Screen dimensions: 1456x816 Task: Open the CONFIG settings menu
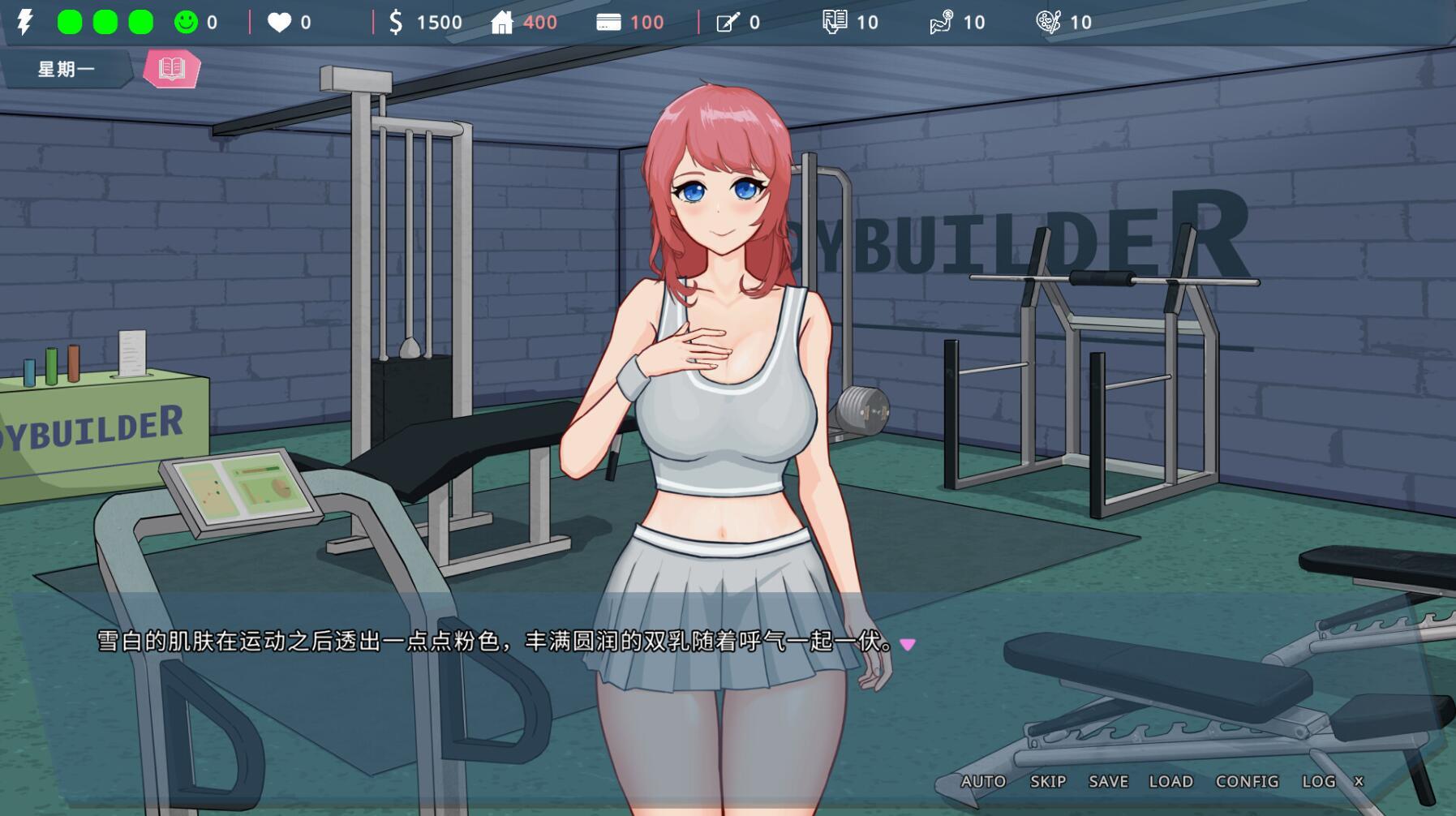click(1248, 781)
